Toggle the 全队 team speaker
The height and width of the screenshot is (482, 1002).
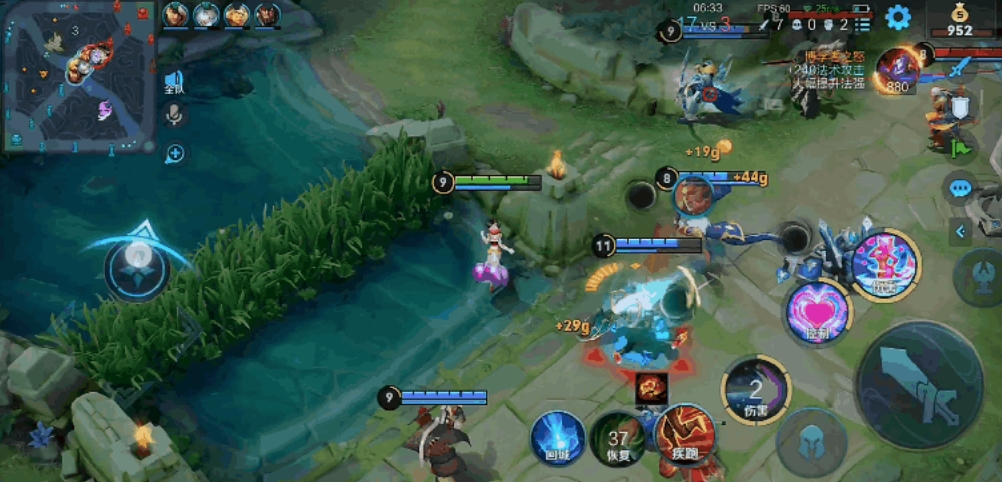pyautogui.click(x=175, y=83)
